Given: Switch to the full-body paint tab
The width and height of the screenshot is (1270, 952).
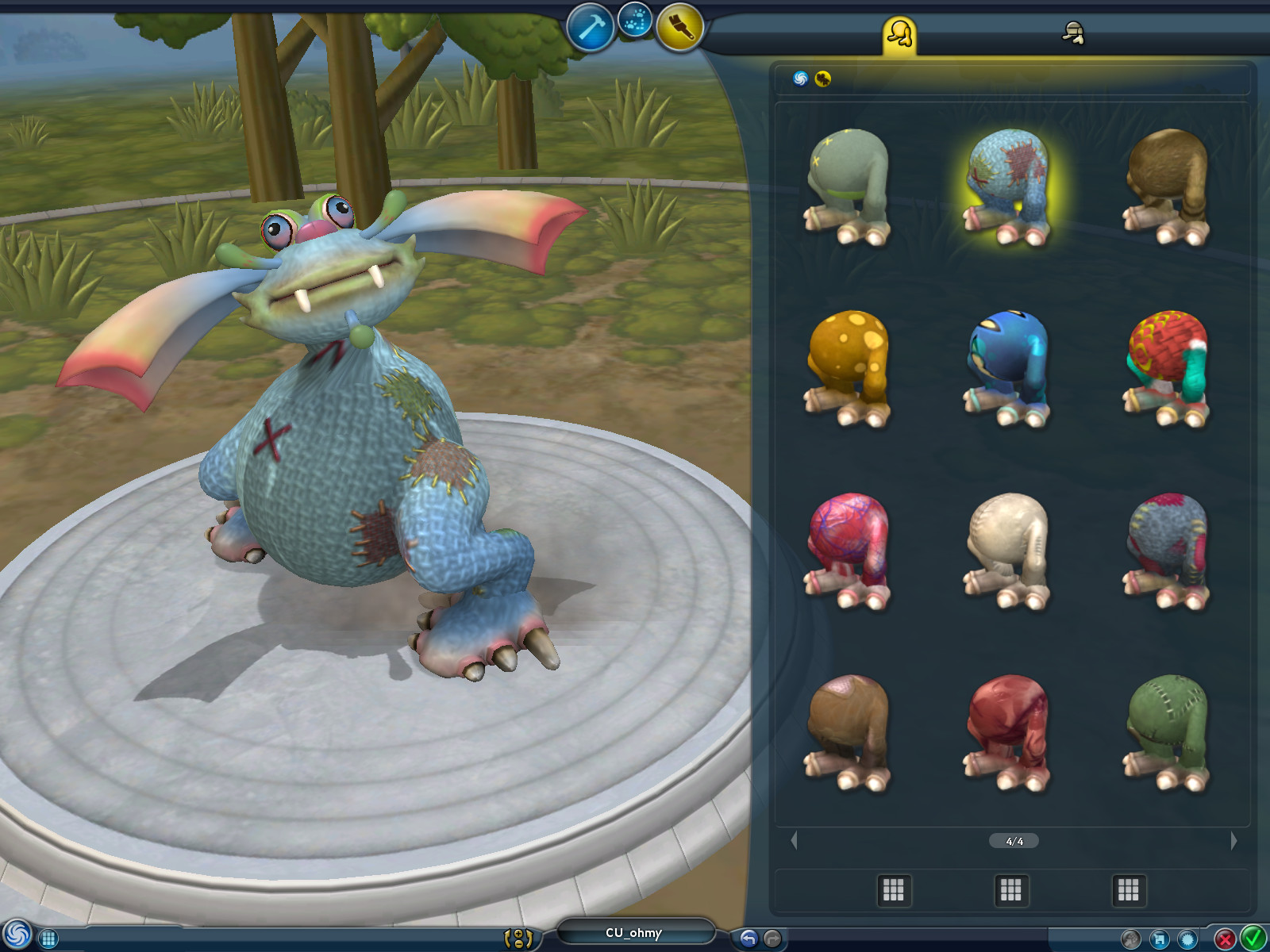Looking at the screenshot, I should (x=901, y=33).
